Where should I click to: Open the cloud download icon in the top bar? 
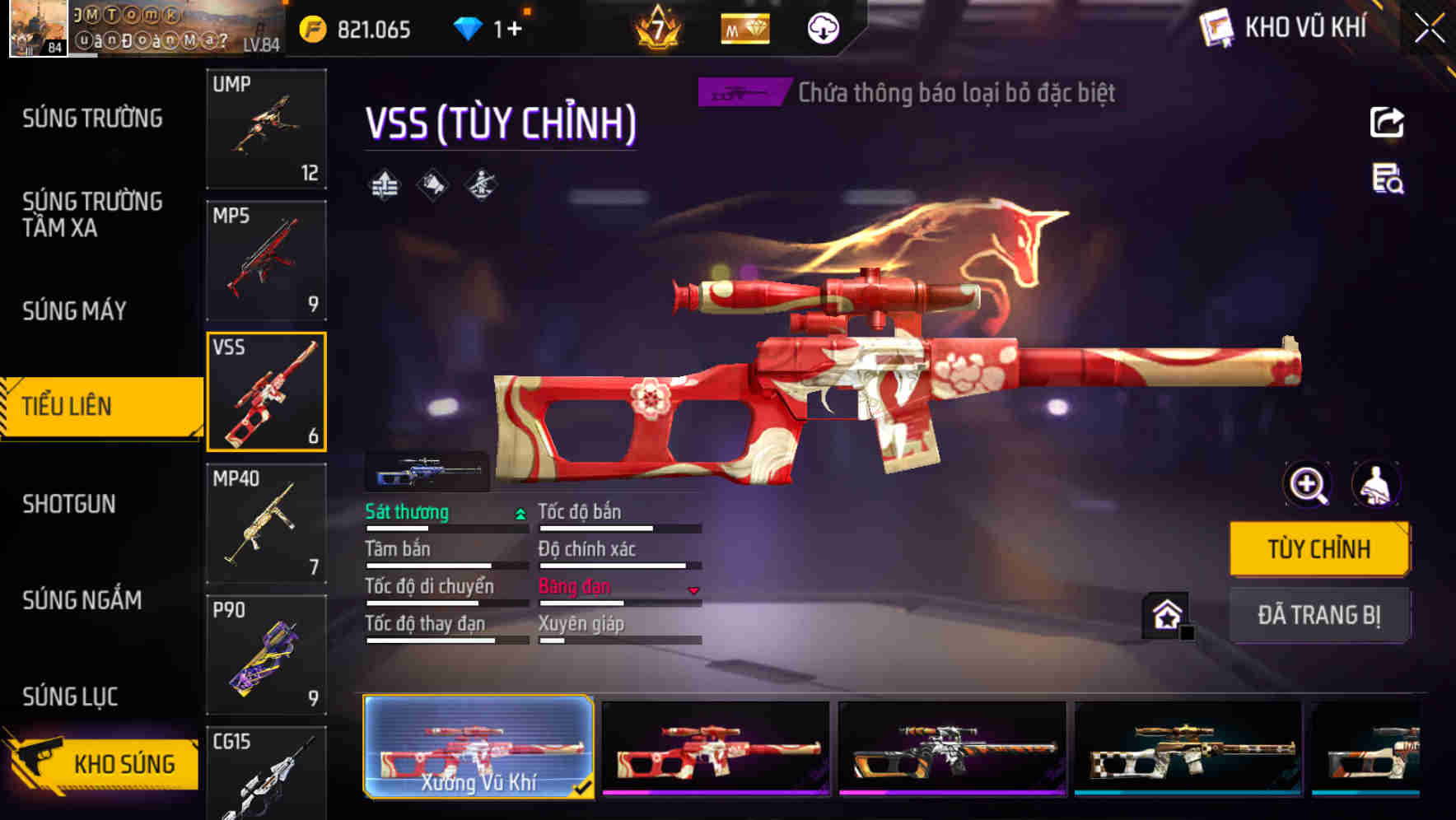[821, 28]
